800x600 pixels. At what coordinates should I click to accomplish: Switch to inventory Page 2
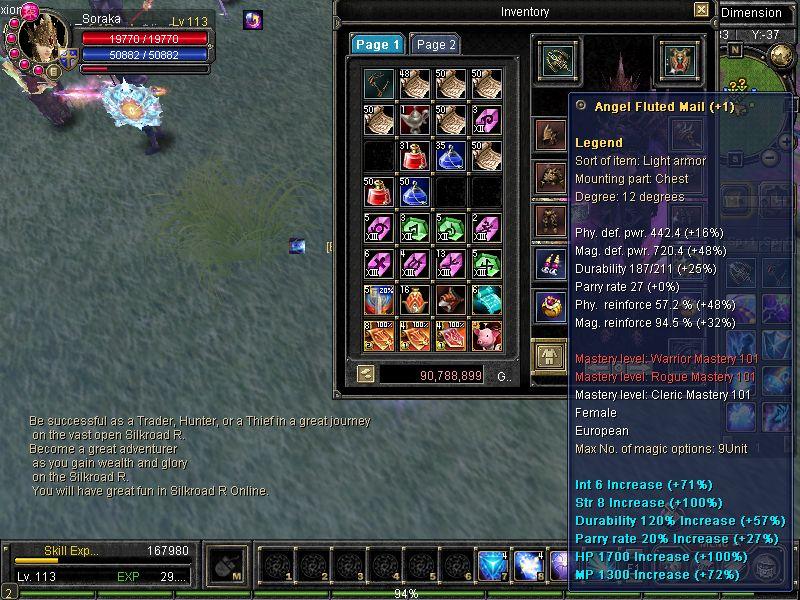(436, 45)
